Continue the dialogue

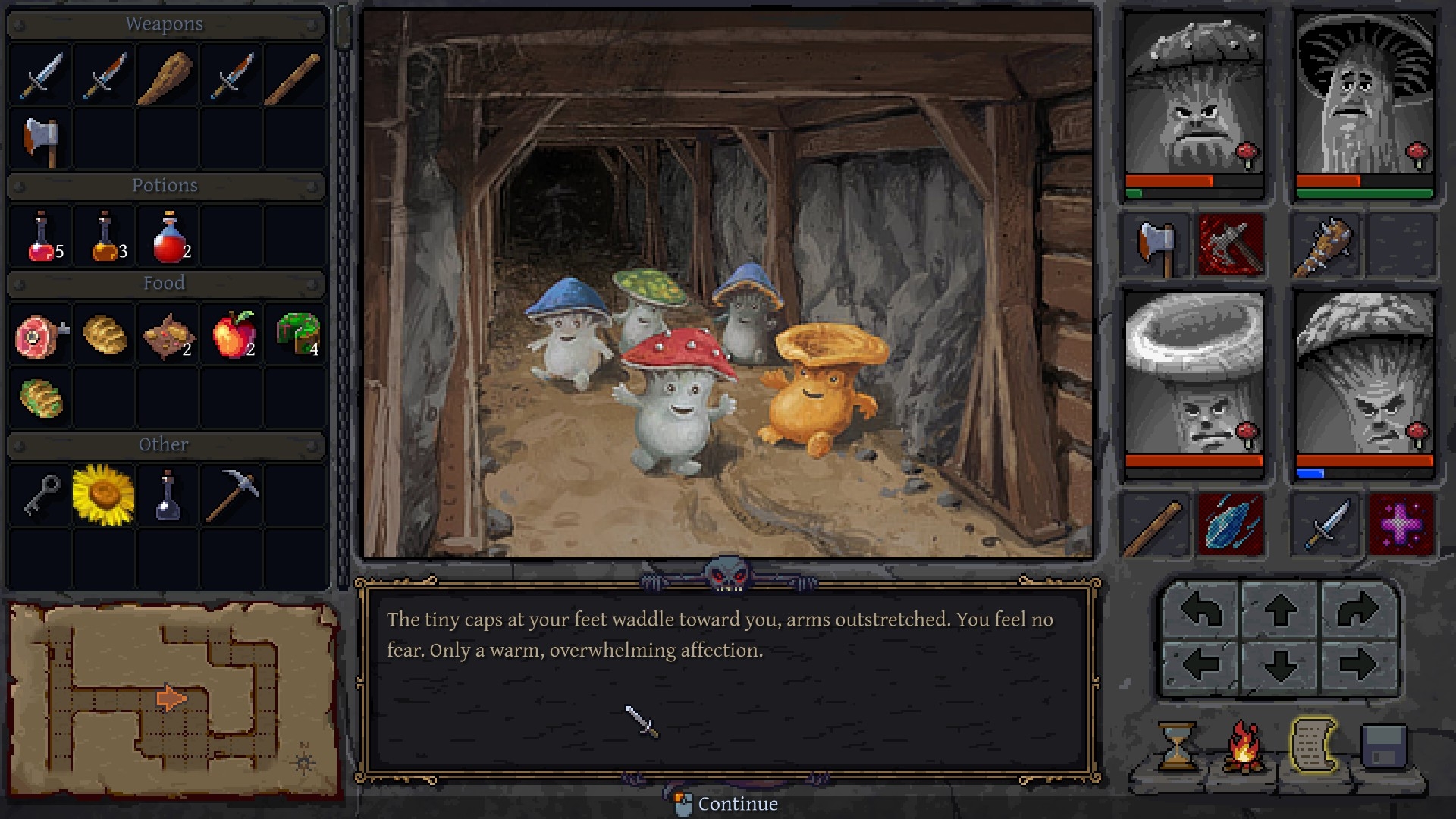click(726, 804)
